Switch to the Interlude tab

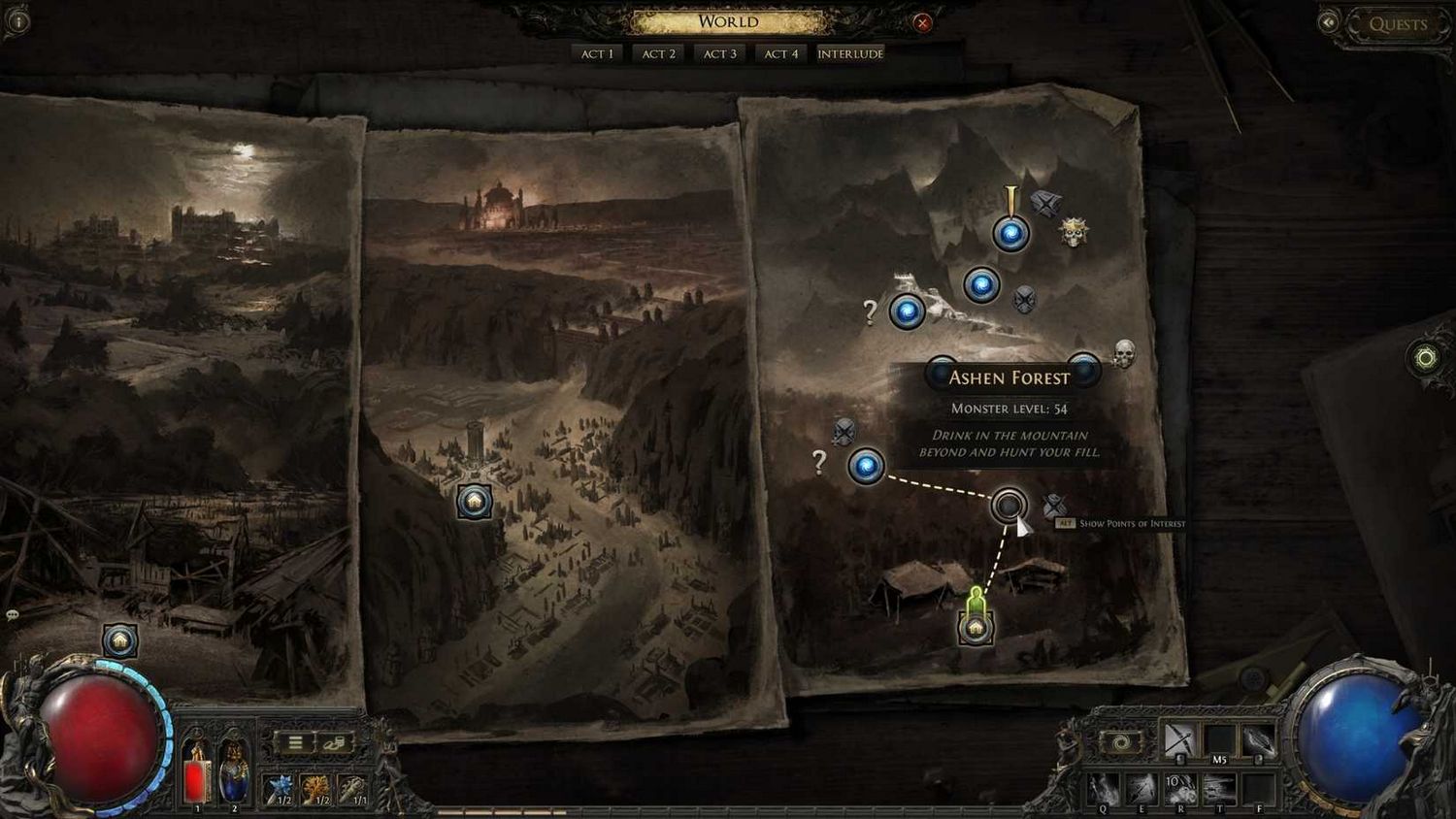[850, 54]
